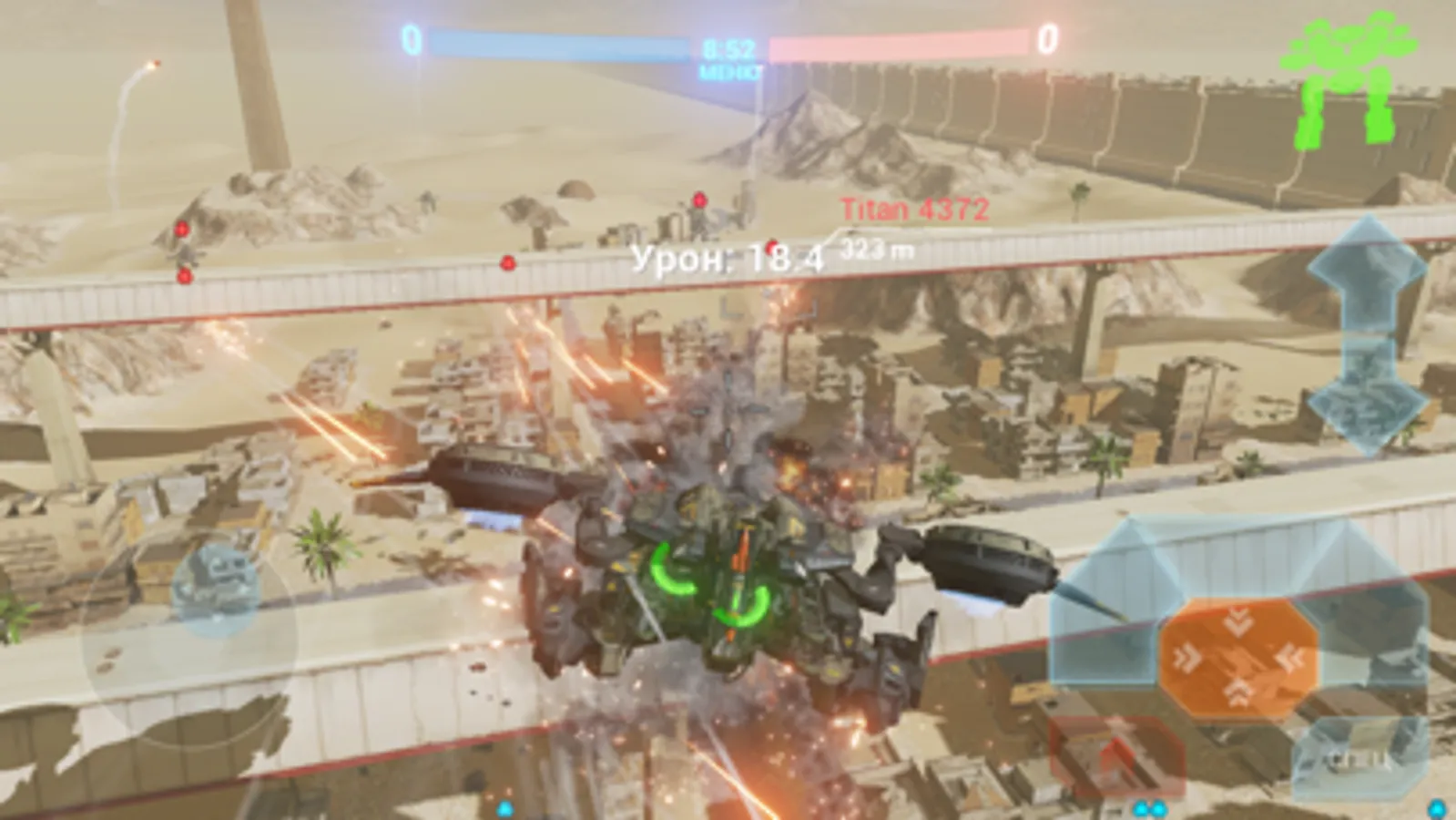Tap the match timer showing 8:52
Viewport: 1456px width, 820px height.
click(x=728, y=48)
